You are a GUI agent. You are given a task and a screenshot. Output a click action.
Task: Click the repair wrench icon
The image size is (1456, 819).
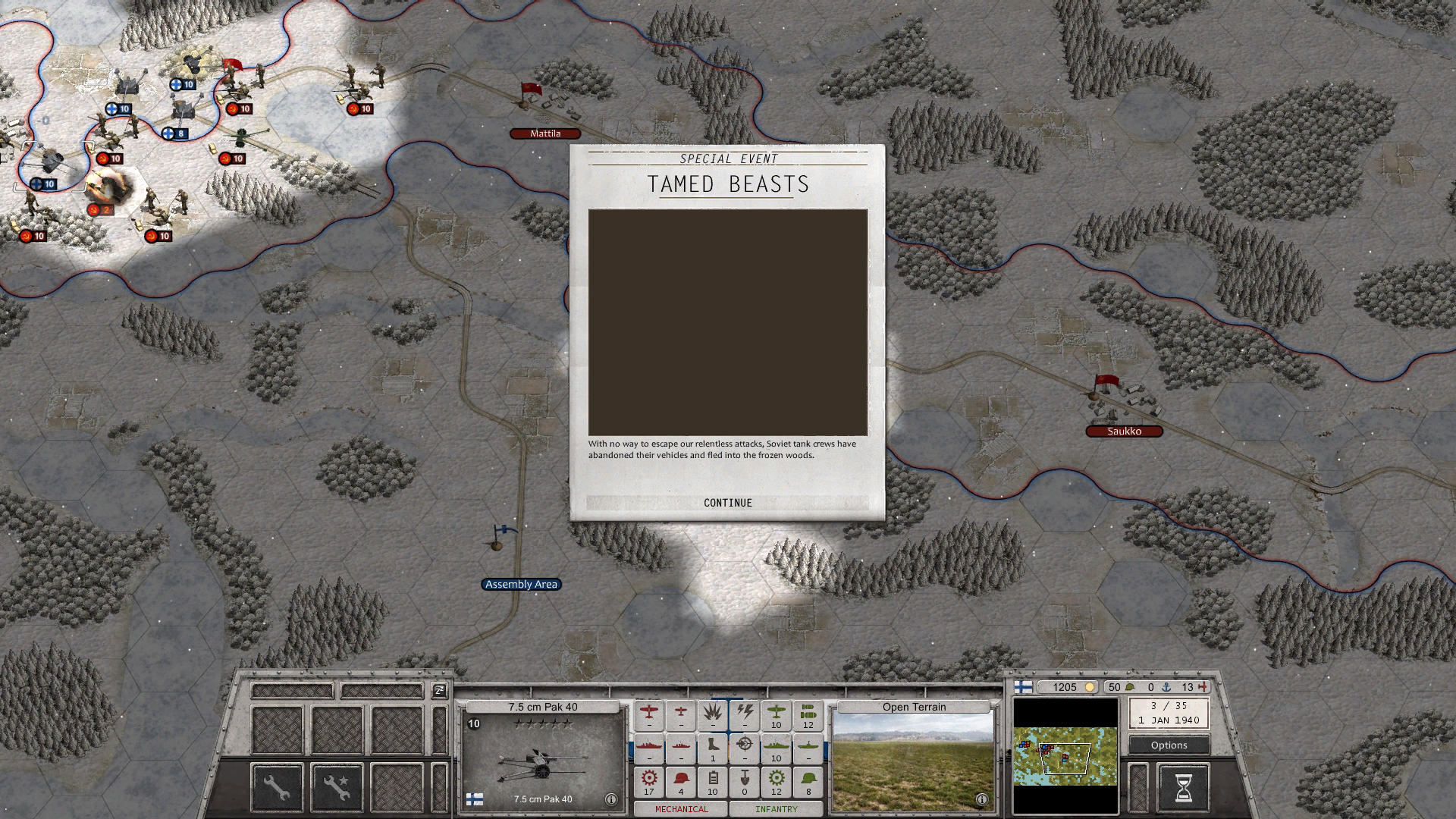click(276, 789)
